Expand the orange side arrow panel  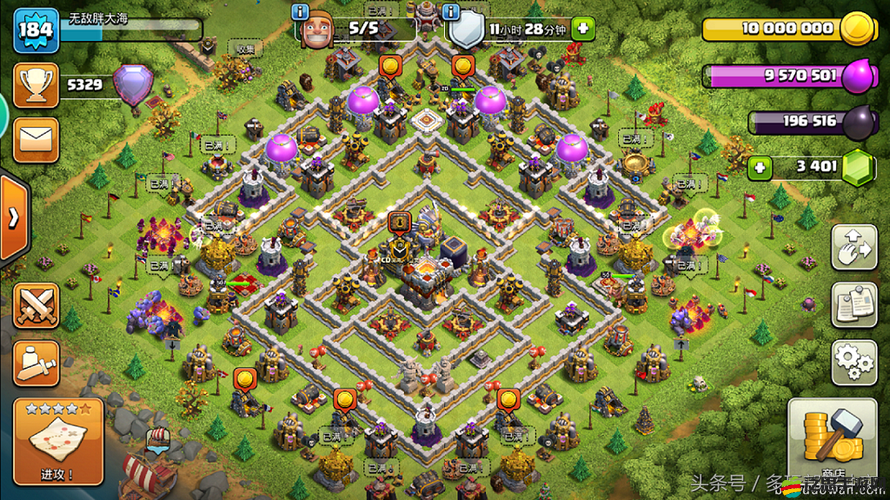(13, 219)
